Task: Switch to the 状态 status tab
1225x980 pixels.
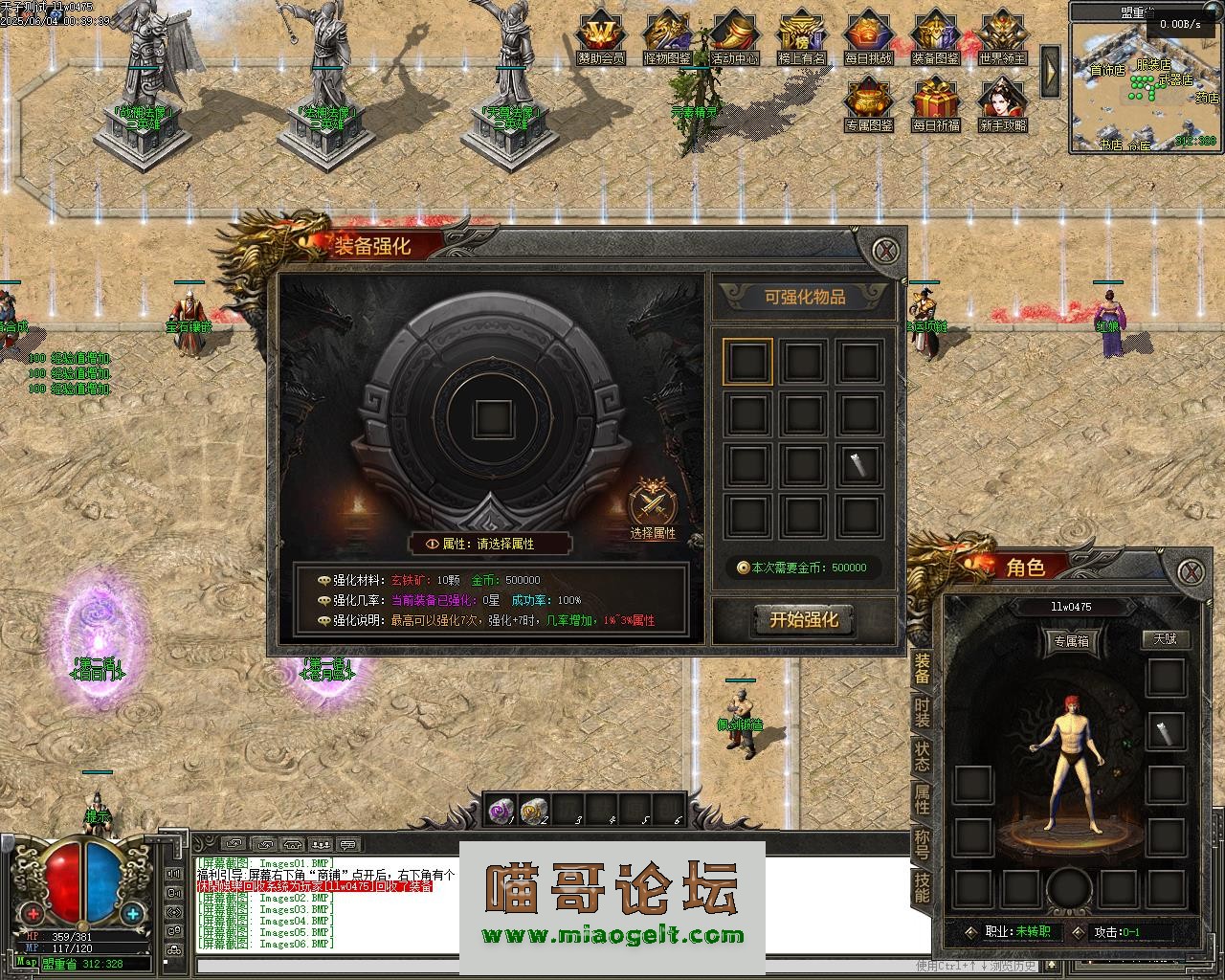Action: (x=922, y=755)
